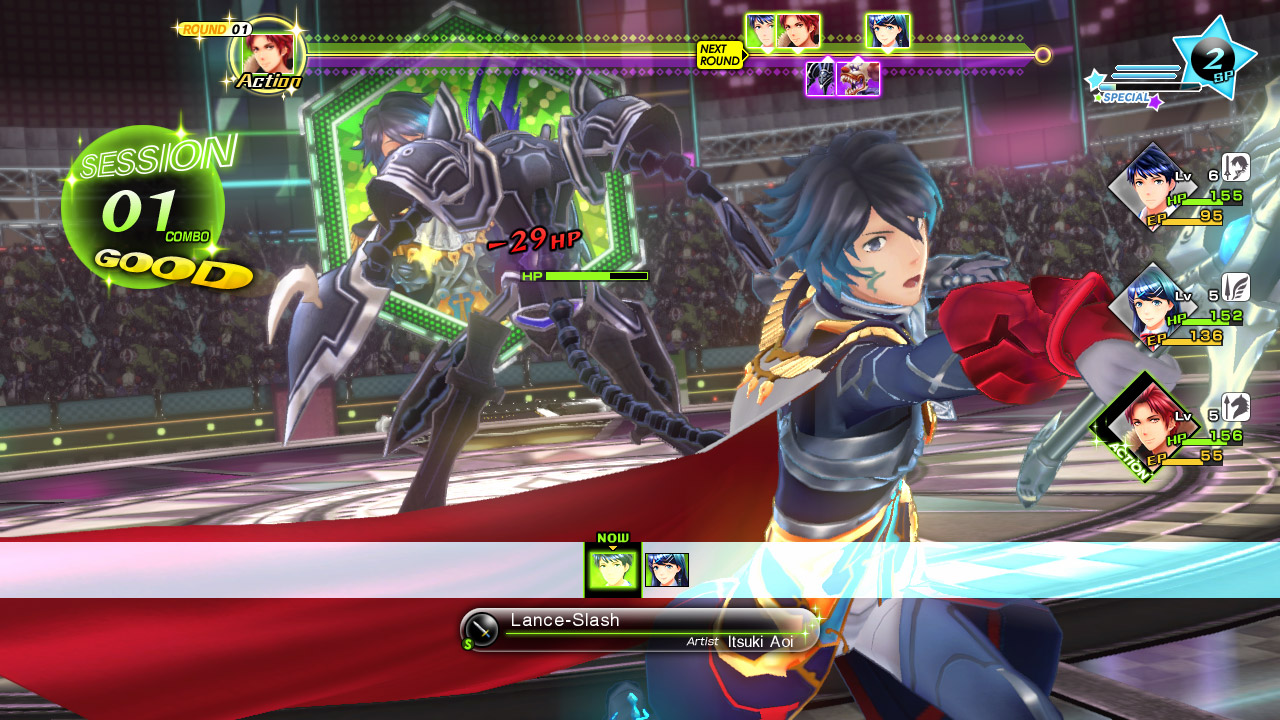This screenshot has width=1280, height=720.
Task: Click the Lv 6 party member portrait
Action: tap(1153, 181)
